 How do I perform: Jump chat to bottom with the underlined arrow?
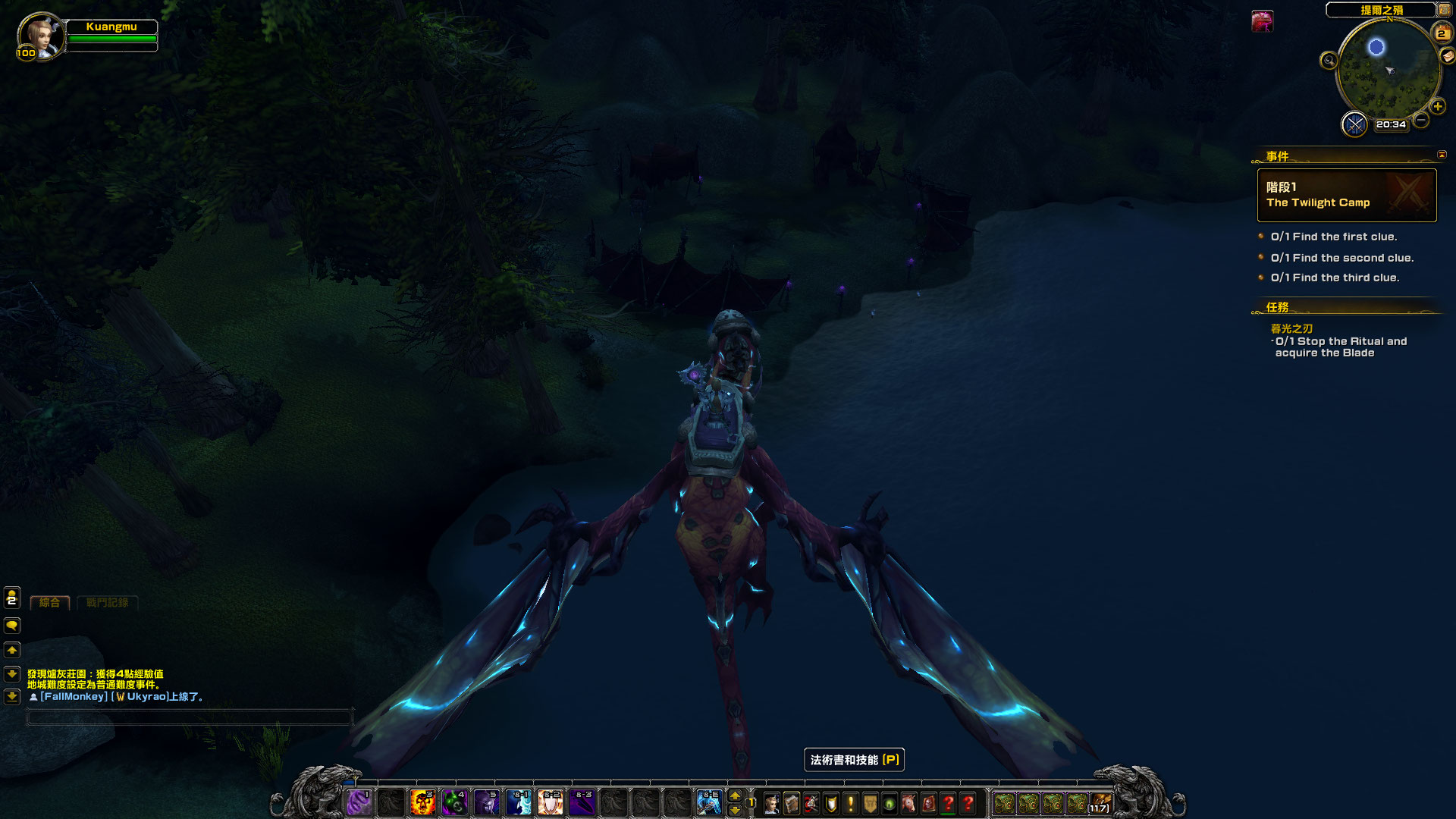[12, 696]
